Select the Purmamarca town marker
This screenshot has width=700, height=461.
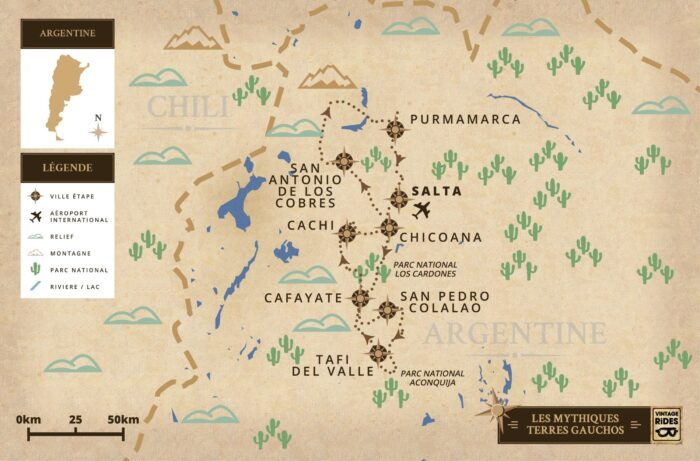395,127
